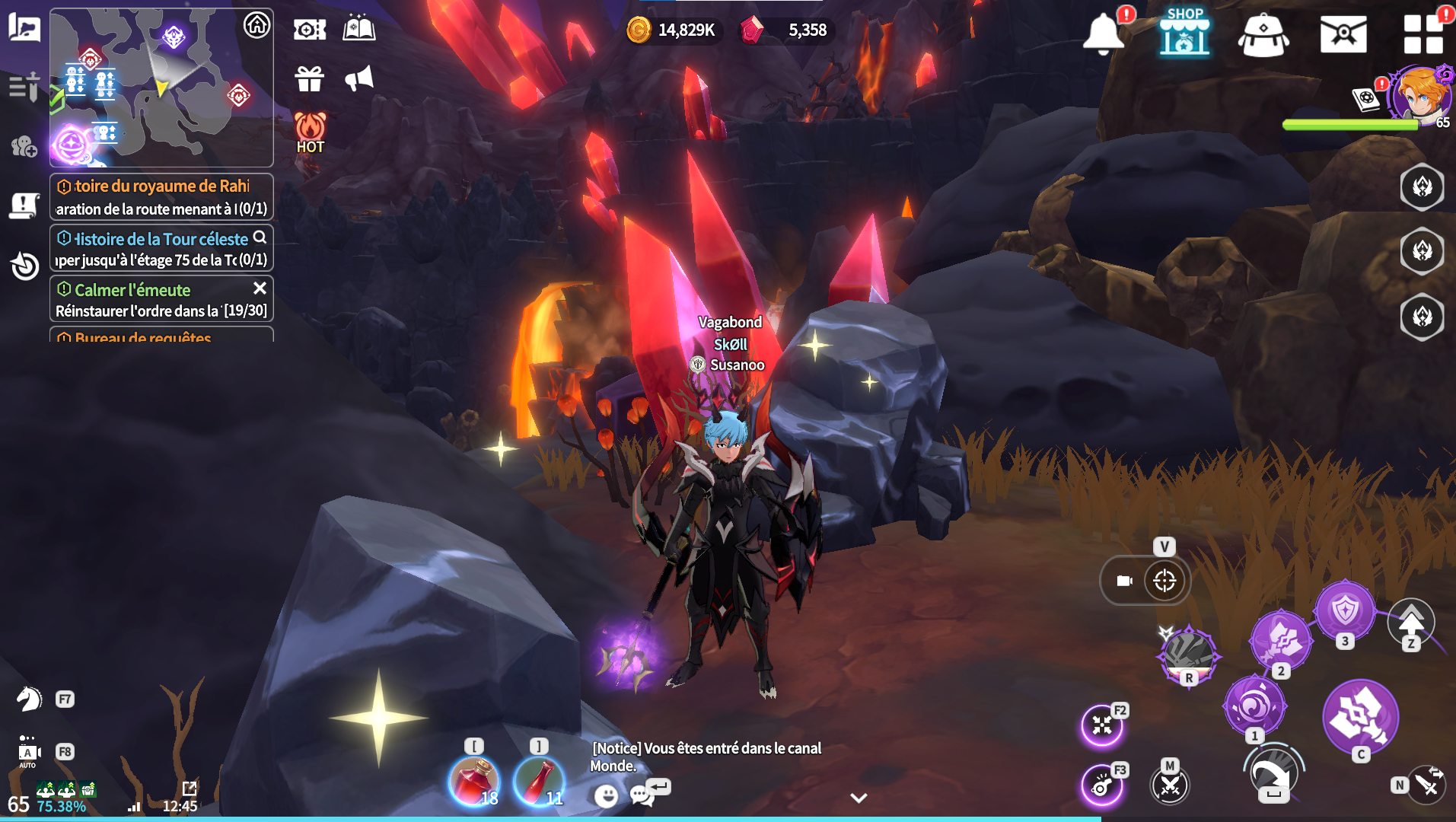
Task: Use the round red health potion
Action: pos(474,781)
